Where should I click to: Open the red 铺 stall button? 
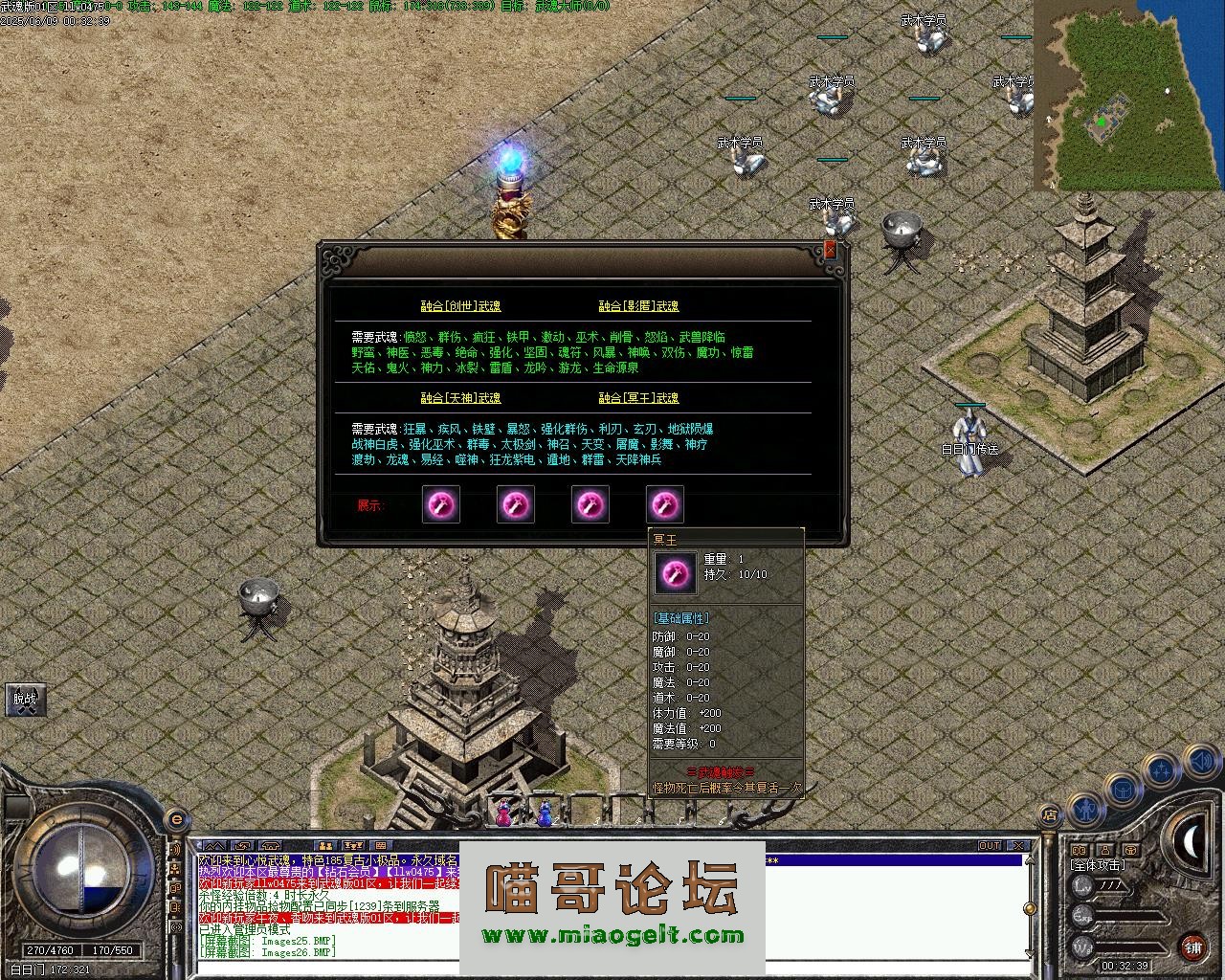click(x=1192, y=948)
